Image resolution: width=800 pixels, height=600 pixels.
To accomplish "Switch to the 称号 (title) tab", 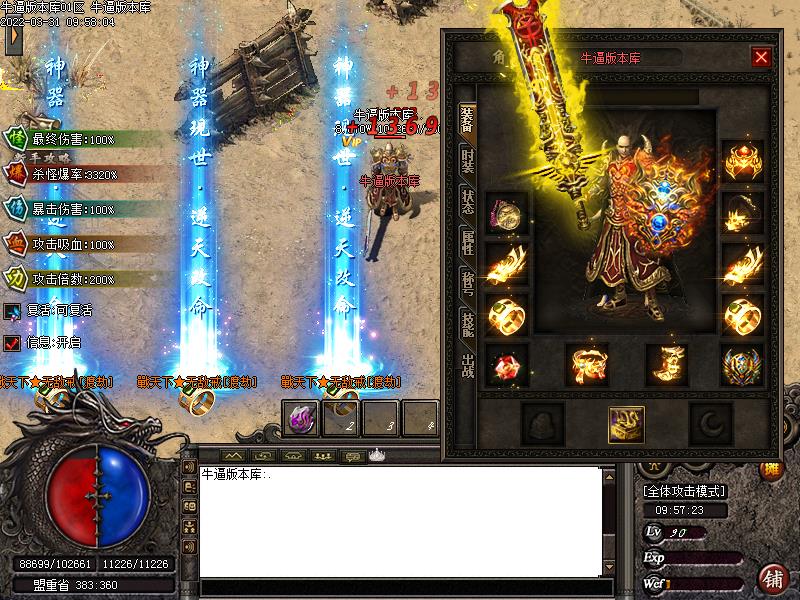I will pyautogui.click(x=467, y=283).
